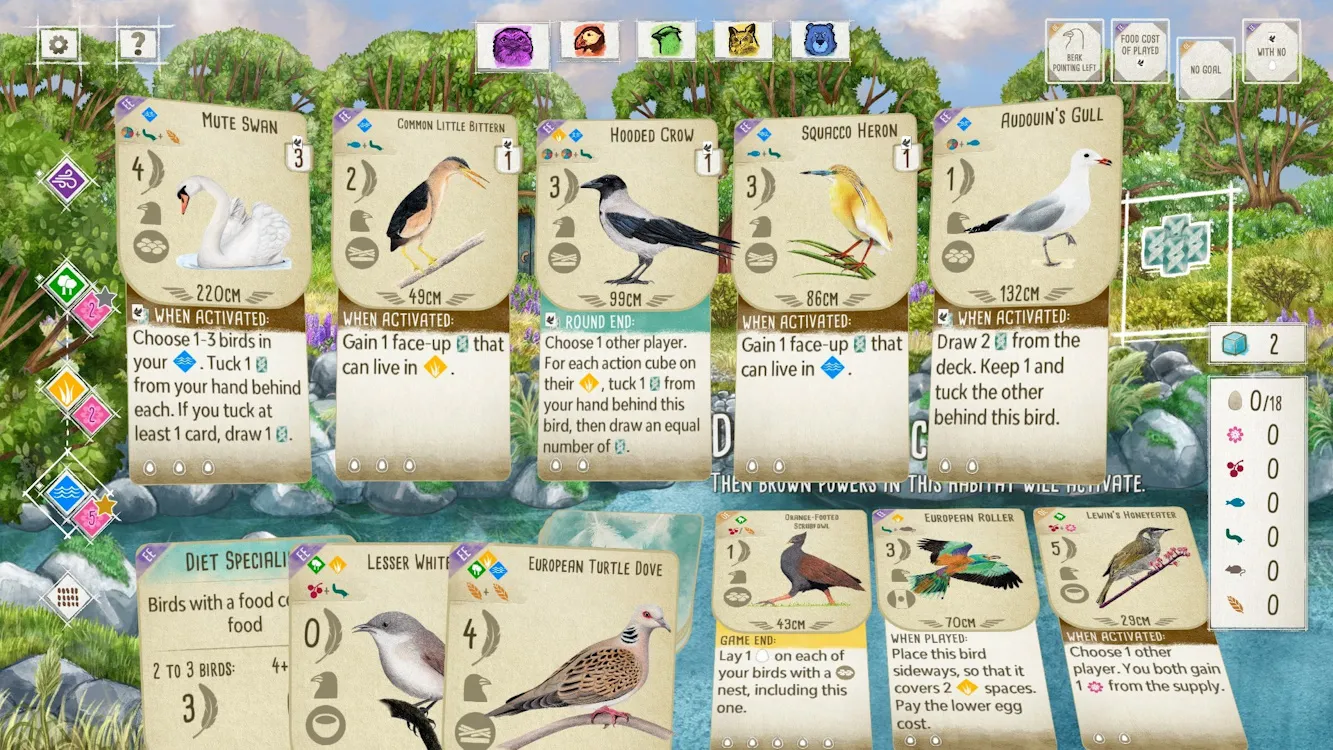The height and width of the screenshot is (750, 1333).
Task: Select the purple owl player avatar
Action: (512, 44)
